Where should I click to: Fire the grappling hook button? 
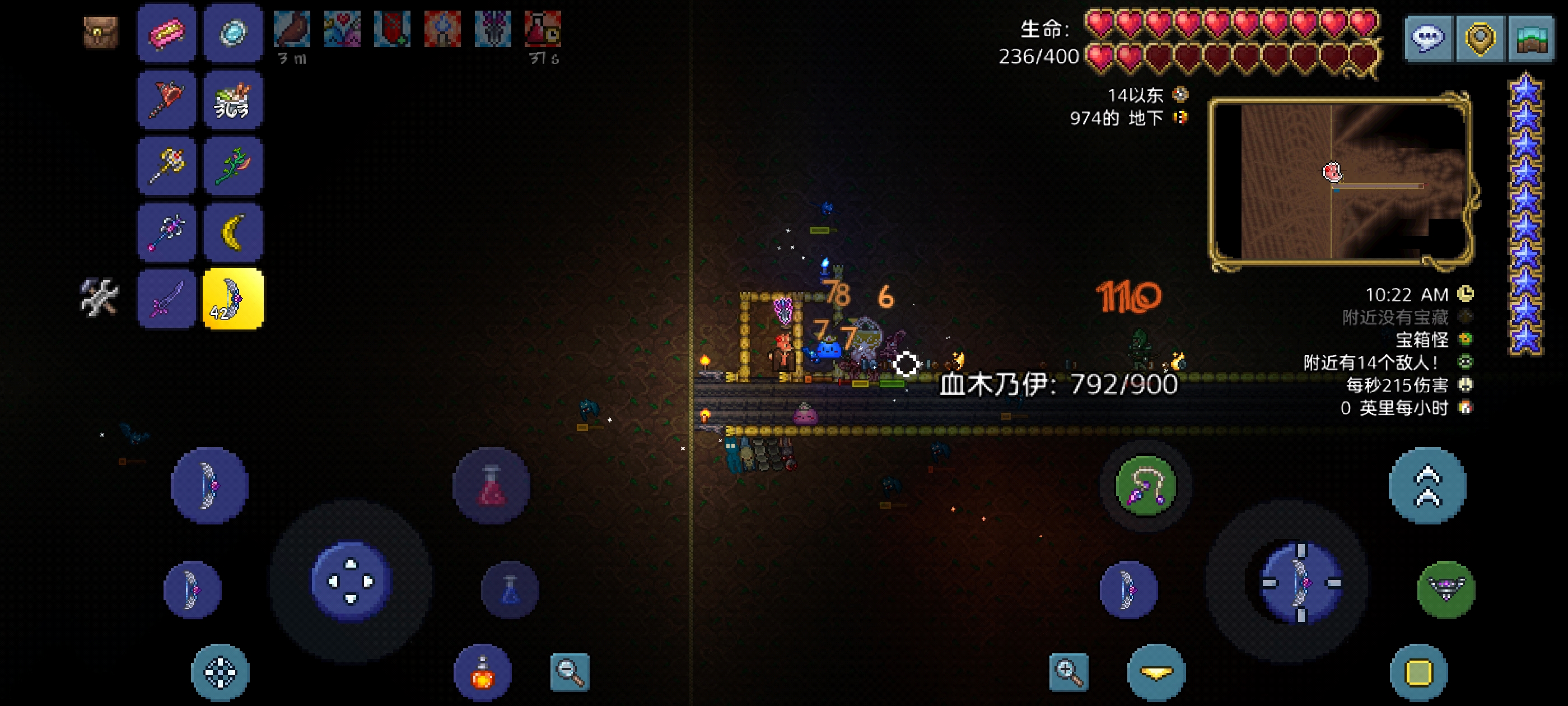coord(1145,485)
